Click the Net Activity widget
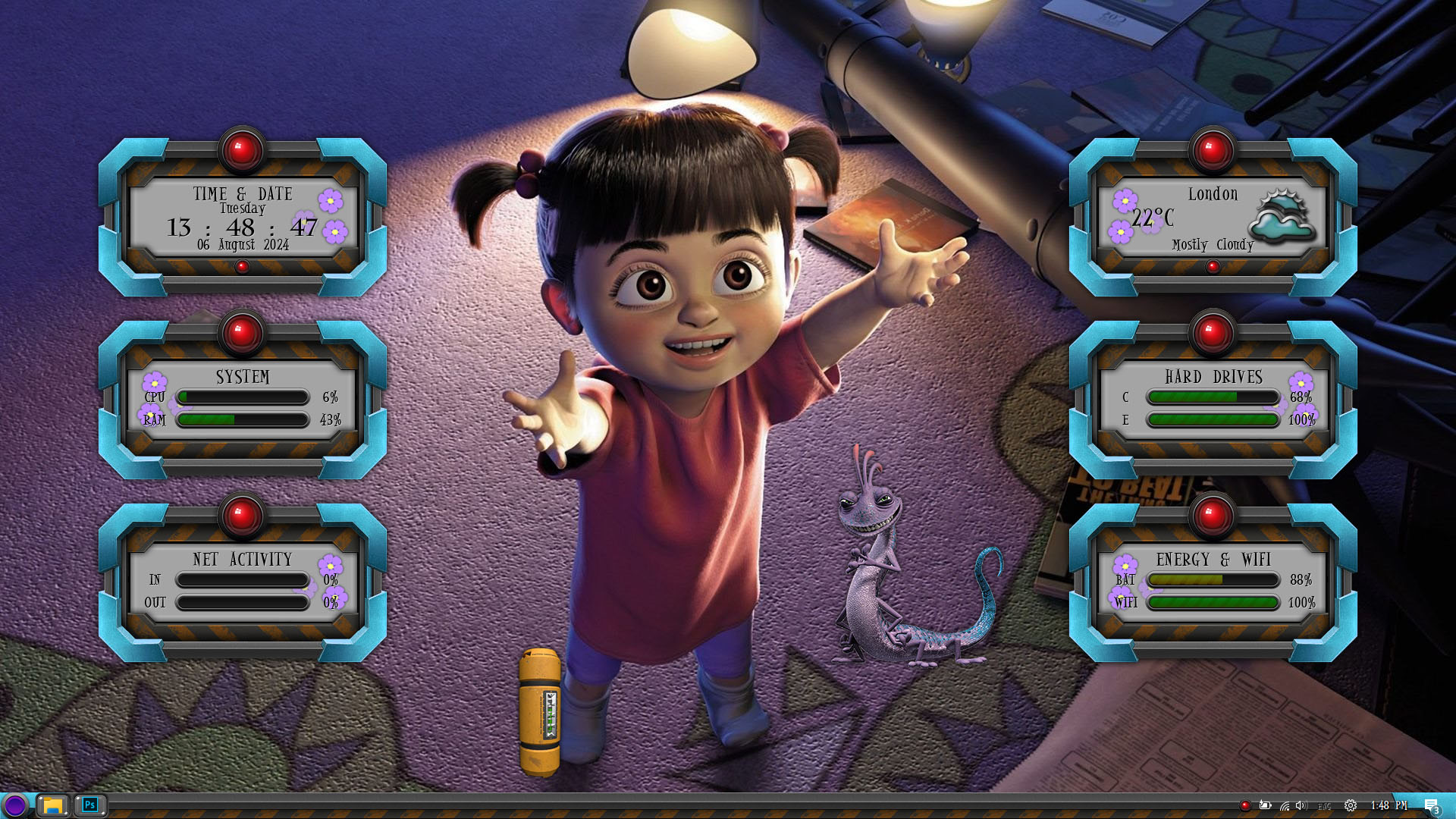Image resolution: width=1456 pixels, height=819 pixels. tap(242, 584)
